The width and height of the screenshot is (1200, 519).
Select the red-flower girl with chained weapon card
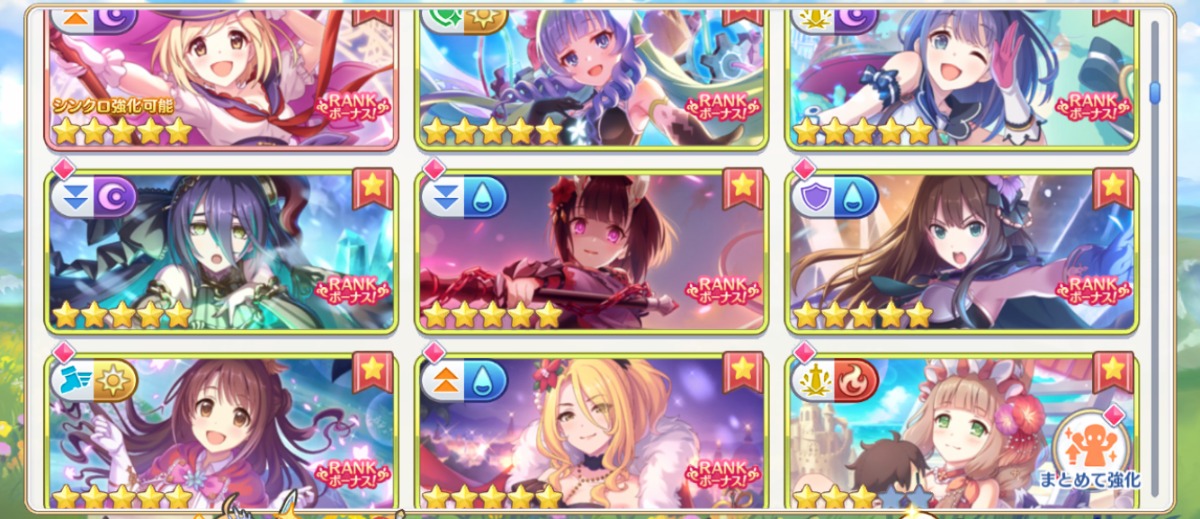point(590,252)
